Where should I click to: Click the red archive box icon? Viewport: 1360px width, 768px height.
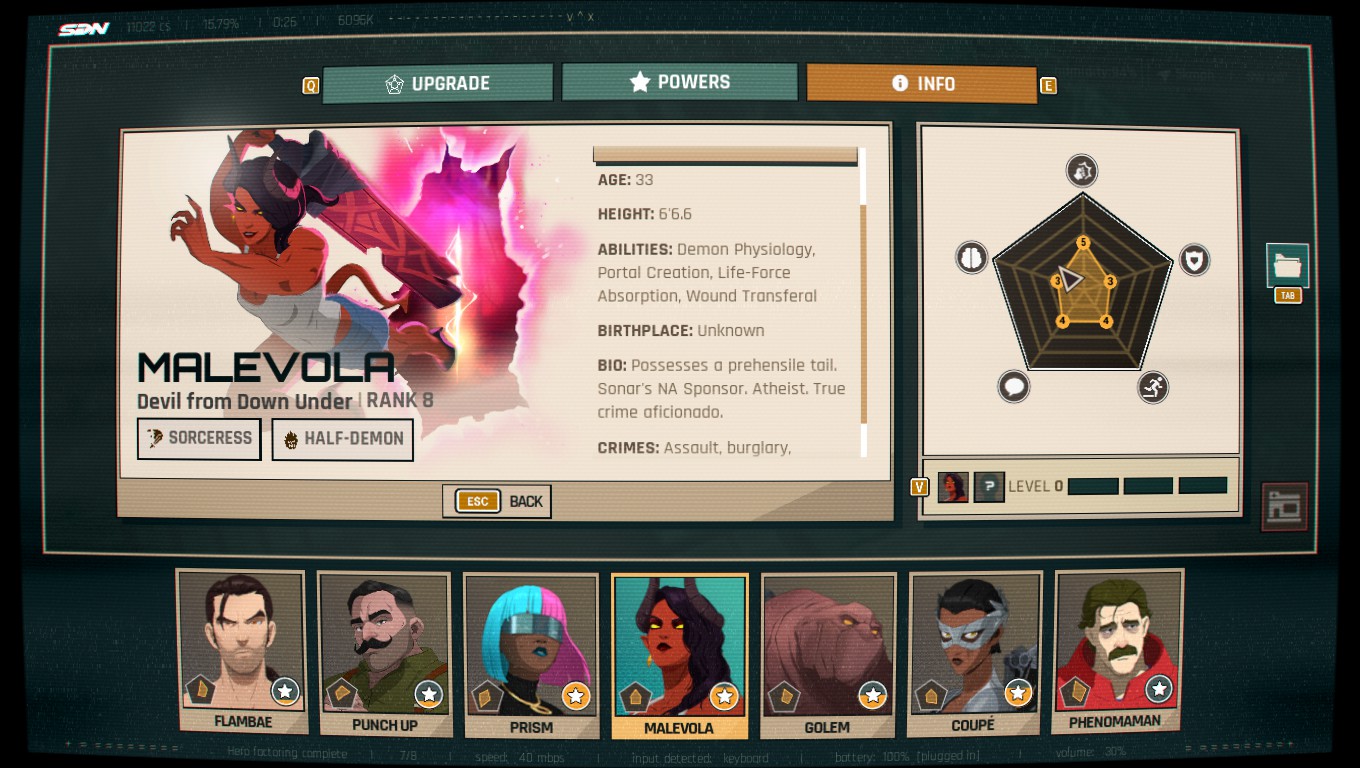[1284, 507]
